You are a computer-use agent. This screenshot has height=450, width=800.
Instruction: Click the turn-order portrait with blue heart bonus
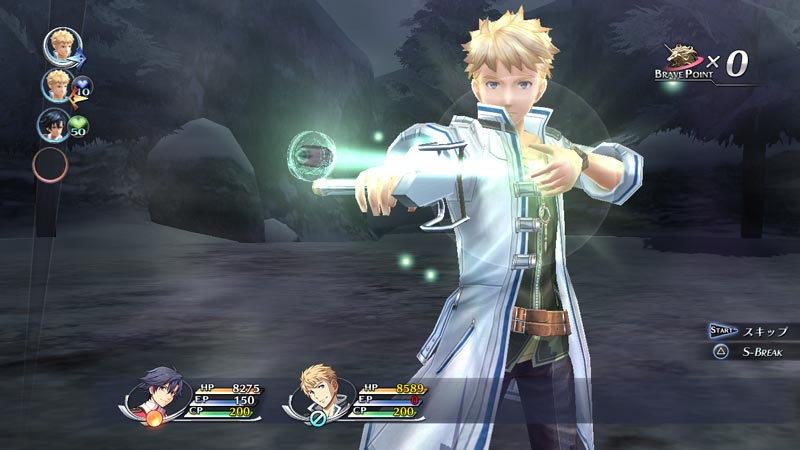pyautogui.click(x=56, y=85)
